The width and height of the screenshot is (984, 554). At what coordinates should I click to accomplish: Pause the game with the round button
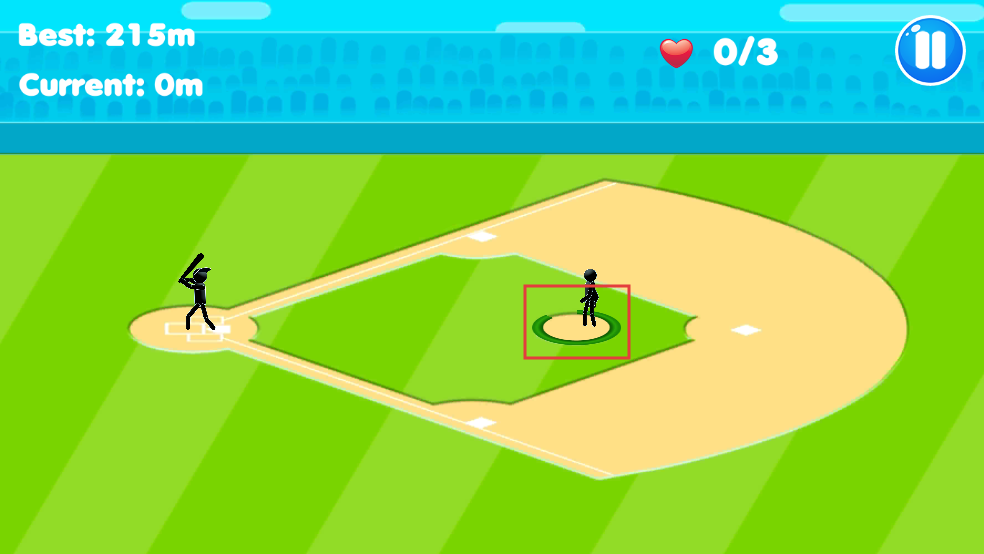pyautogui.click(x=930, y=50)
